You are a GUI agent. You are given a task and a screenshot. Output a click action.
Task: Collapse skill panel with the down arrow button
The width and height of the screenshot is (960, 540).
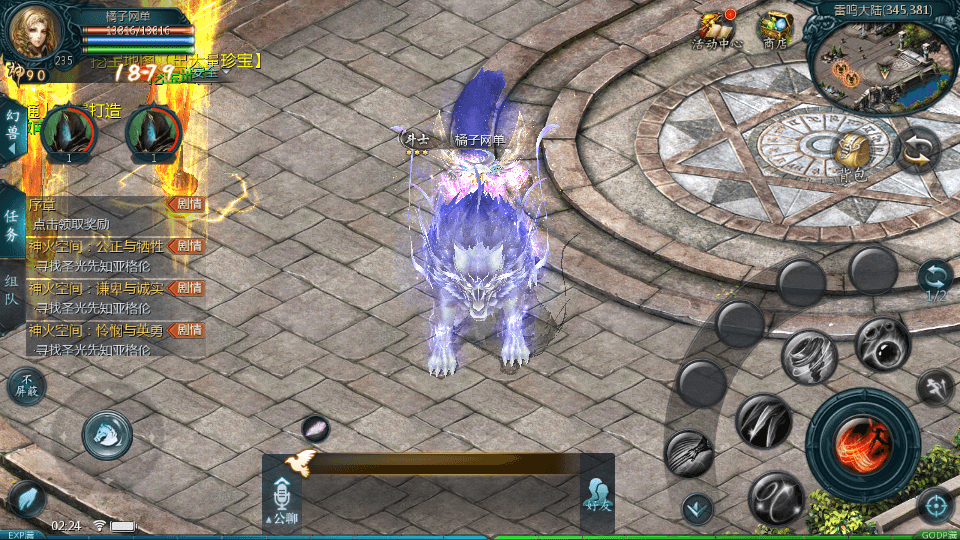pyautogui.click(x=696, y=509)
